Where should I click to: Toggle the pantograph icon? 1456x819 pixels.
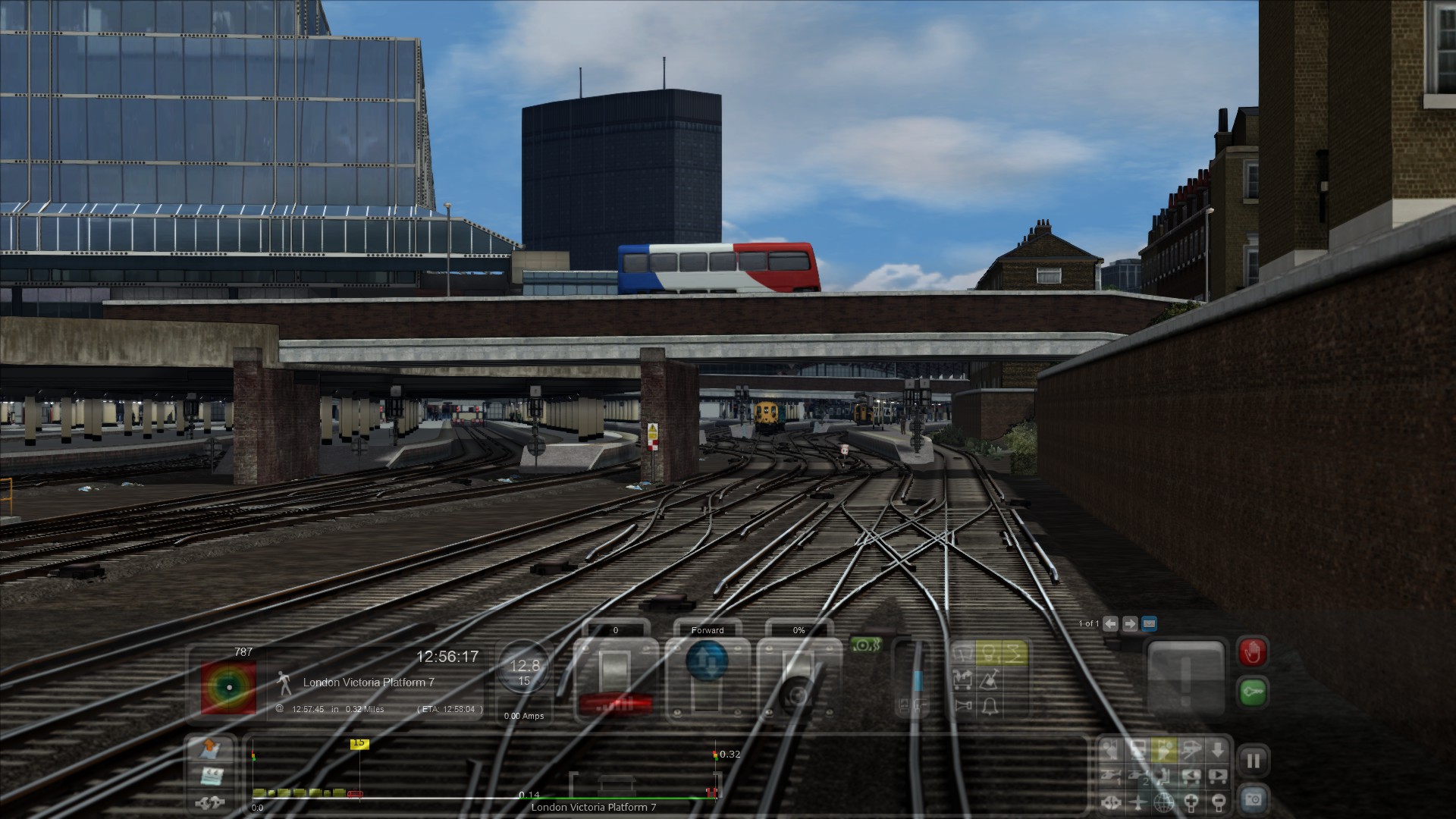1014,653
